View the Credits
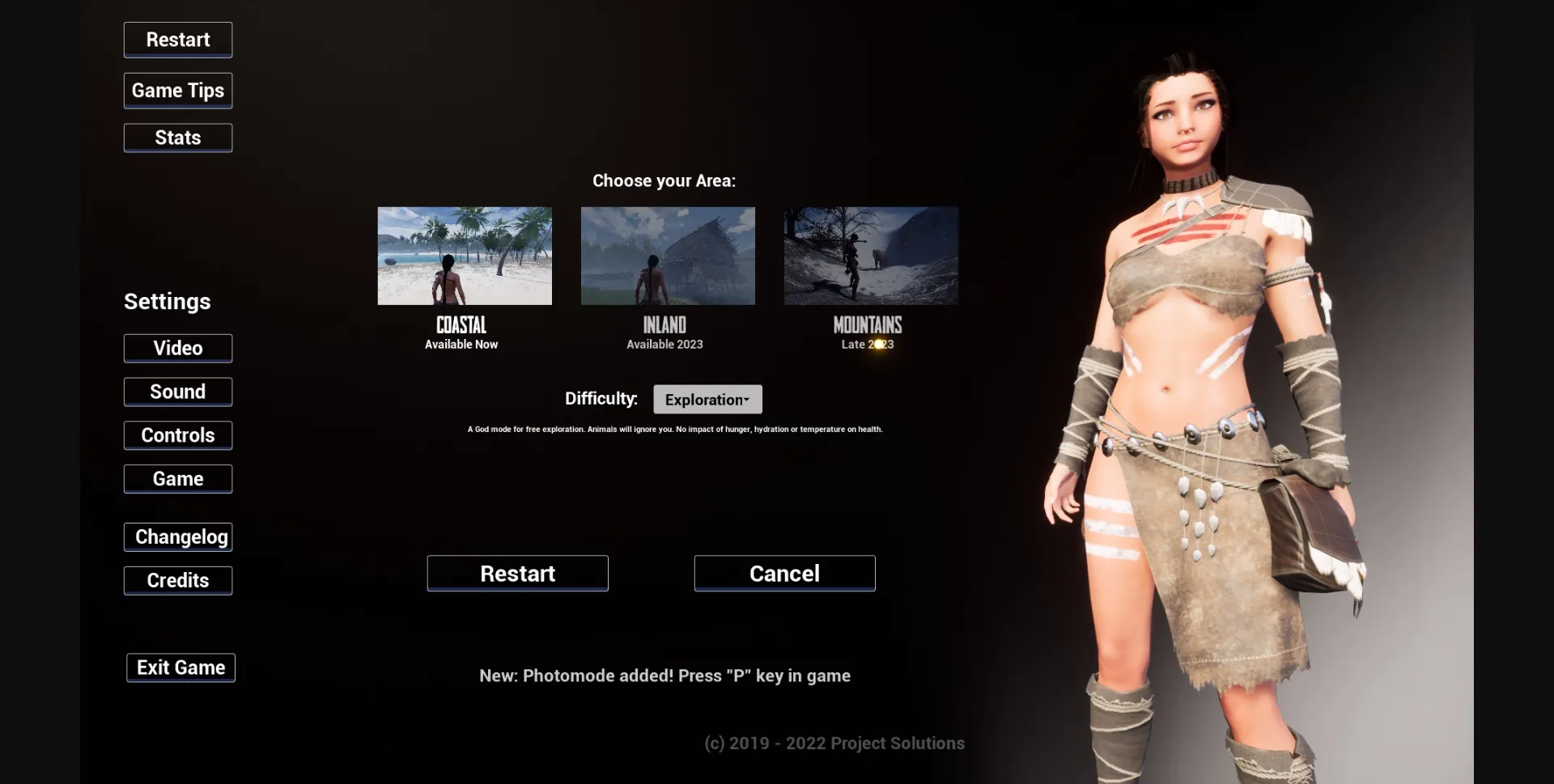 pyautogui.click(x=177, y=580)
